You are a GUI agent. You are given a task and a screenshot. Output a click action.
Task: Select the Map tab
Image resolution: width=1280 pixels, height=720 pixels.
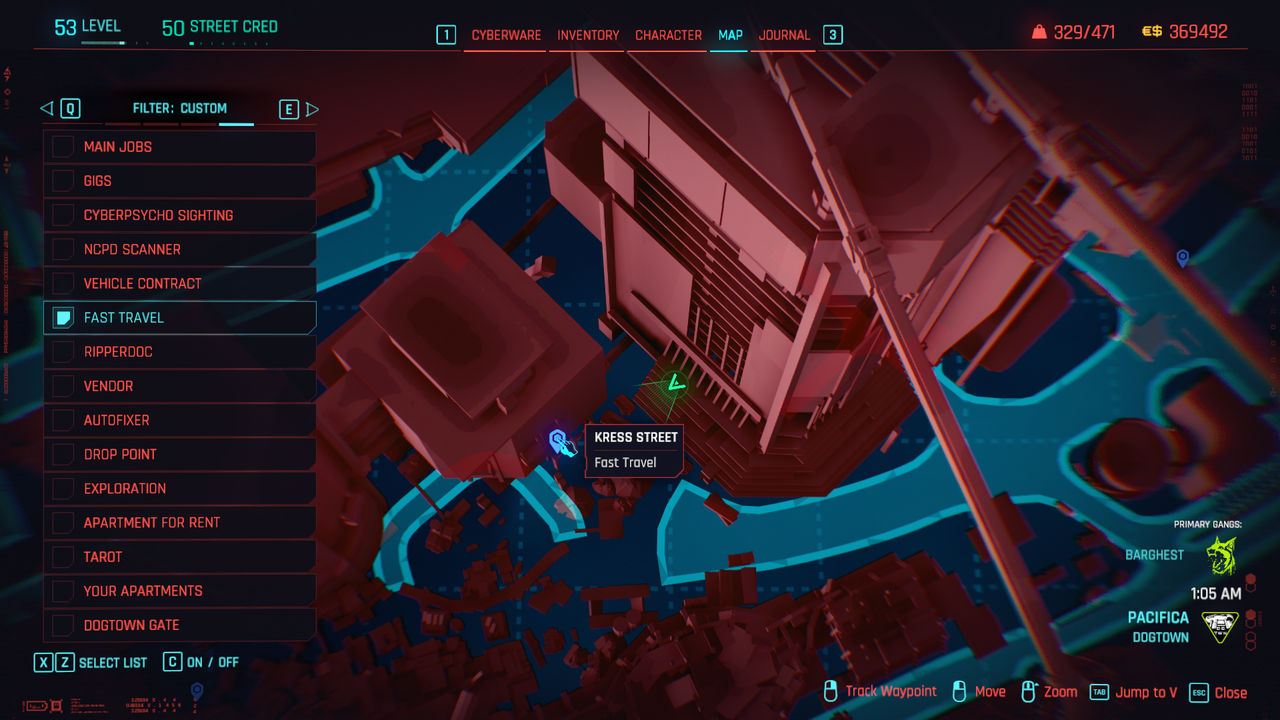click(x=730, y=35)
